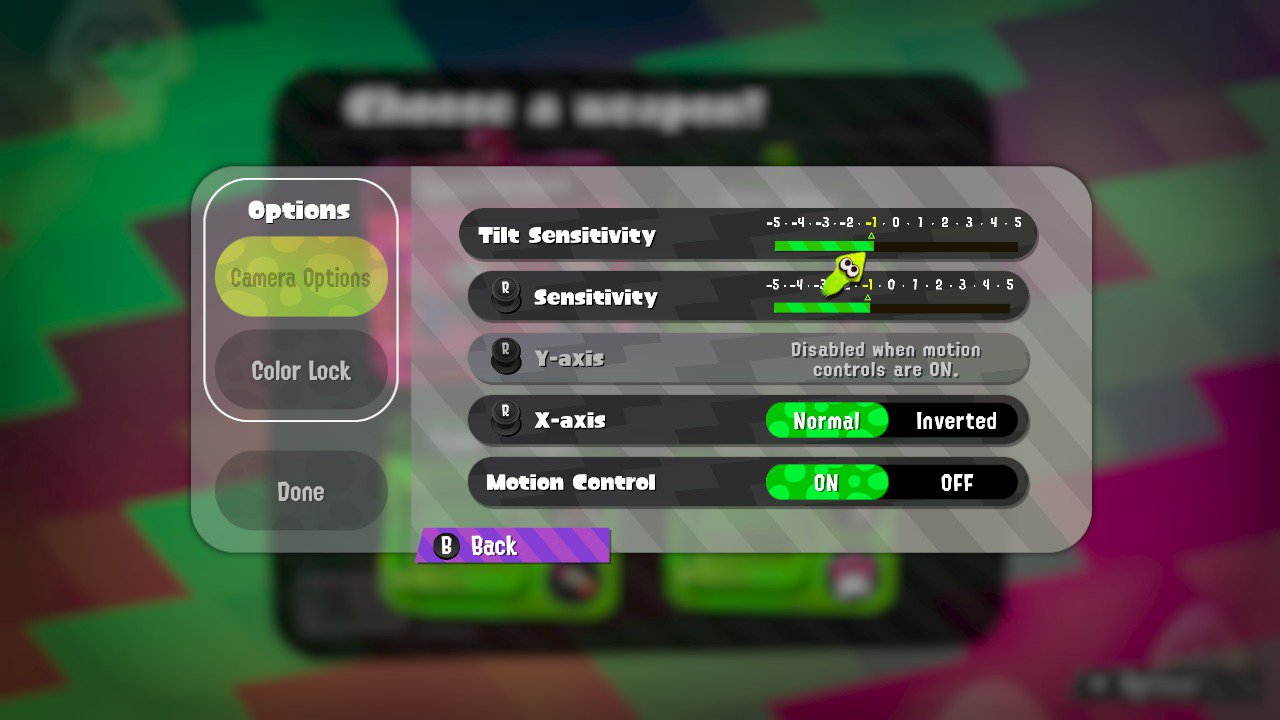Screen dimensions: 1280x720
Task: Switch to the Color Lock section
Action: (x=301, y=371)
